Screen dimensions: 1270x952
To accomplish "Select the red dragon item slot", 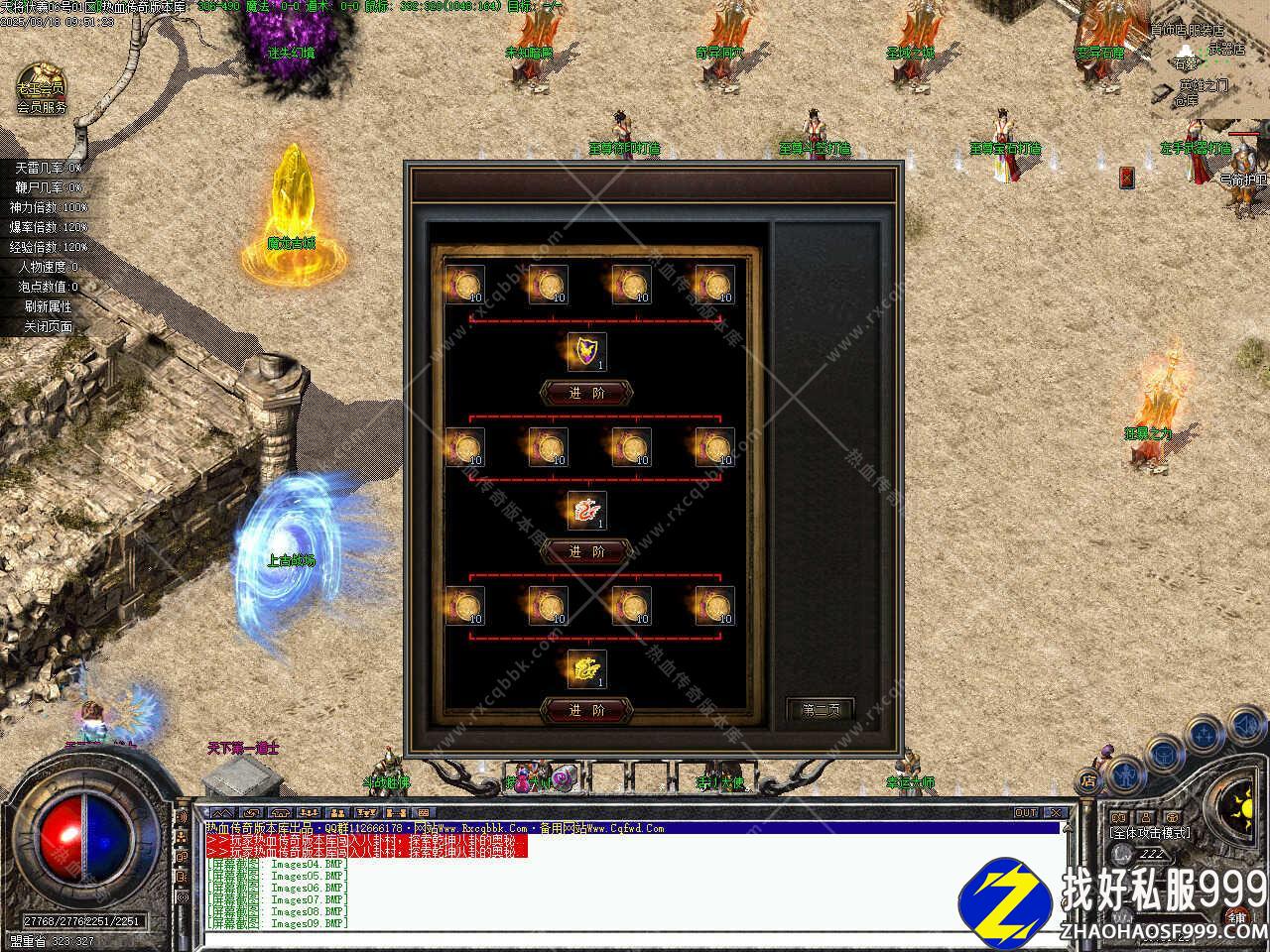I will (586, 511).
